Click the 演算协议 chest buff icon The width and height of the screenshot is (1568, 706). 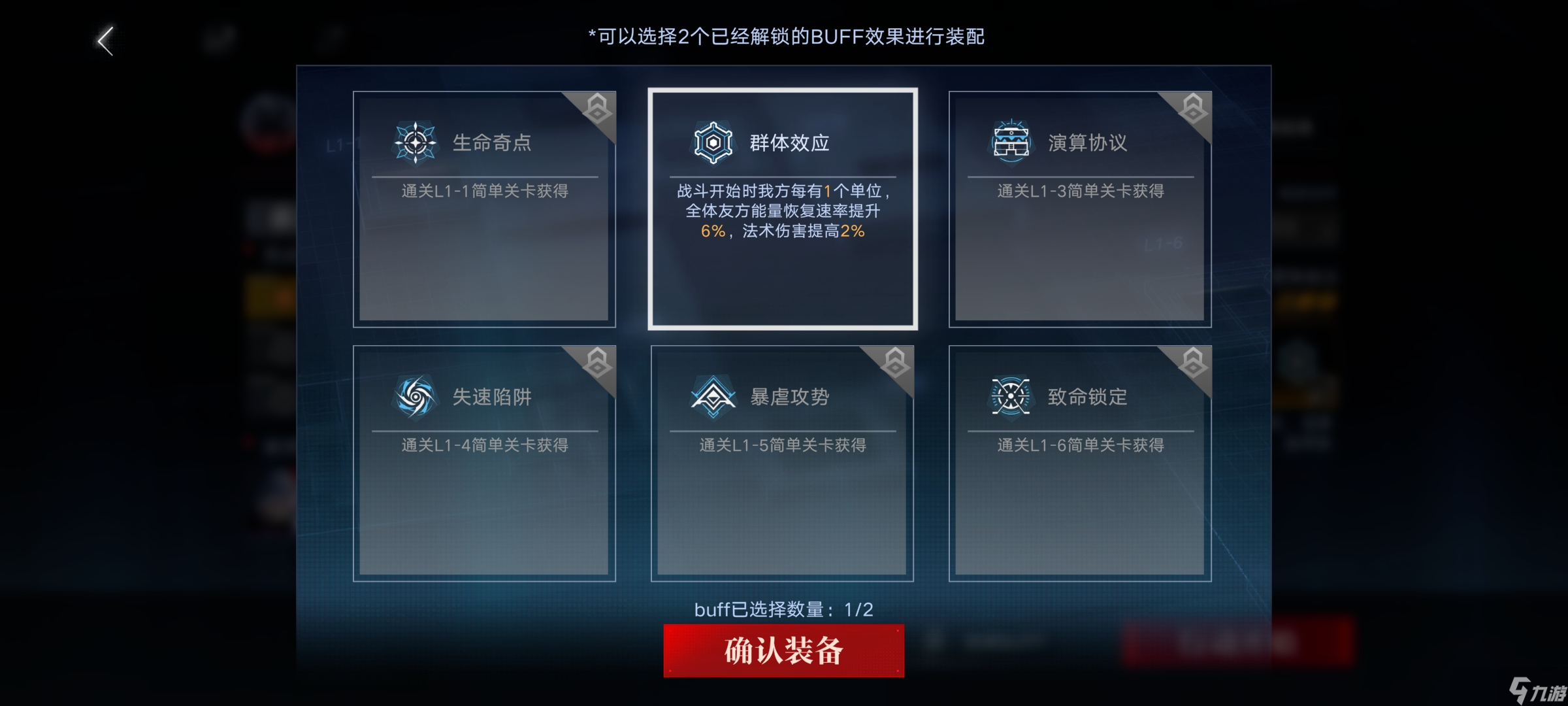tap(1008, 141)
